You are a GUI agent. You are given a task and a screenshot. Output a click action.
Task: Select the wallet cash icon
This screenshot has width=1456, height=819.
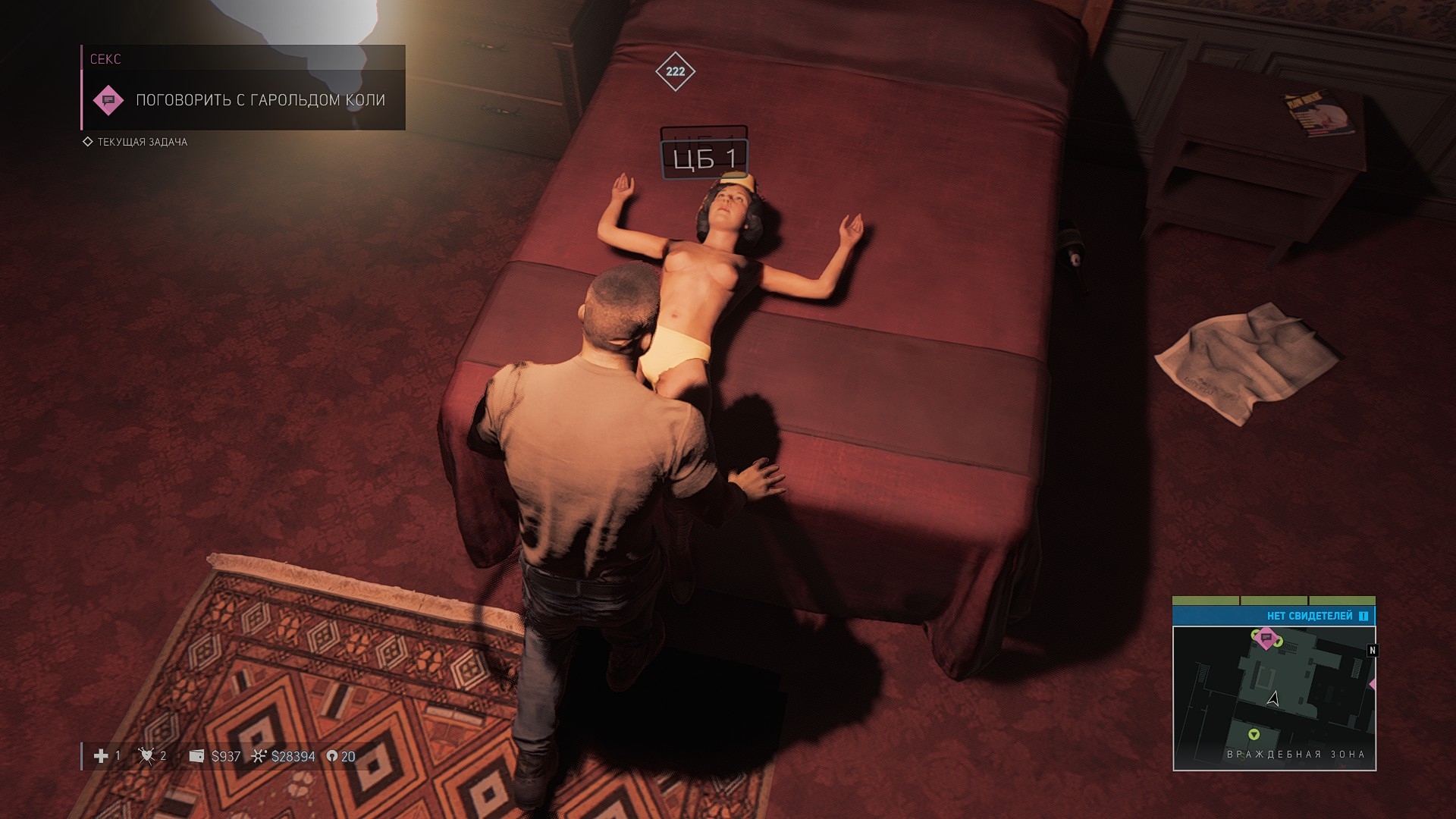point(196,756)
